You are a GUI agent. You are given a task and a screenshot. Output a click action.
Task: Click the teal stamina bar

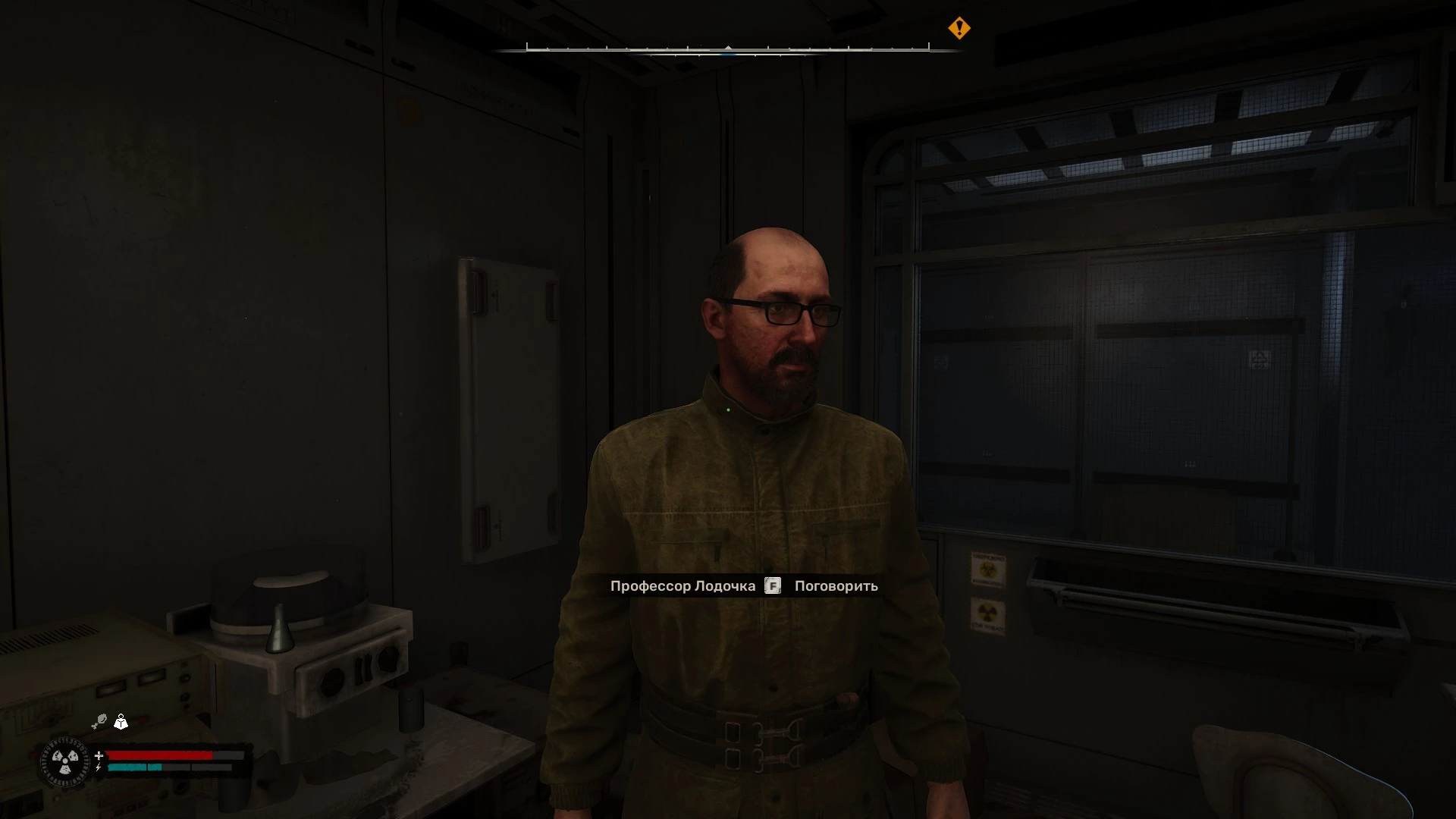pyautogui.click(x=133, y=768)
